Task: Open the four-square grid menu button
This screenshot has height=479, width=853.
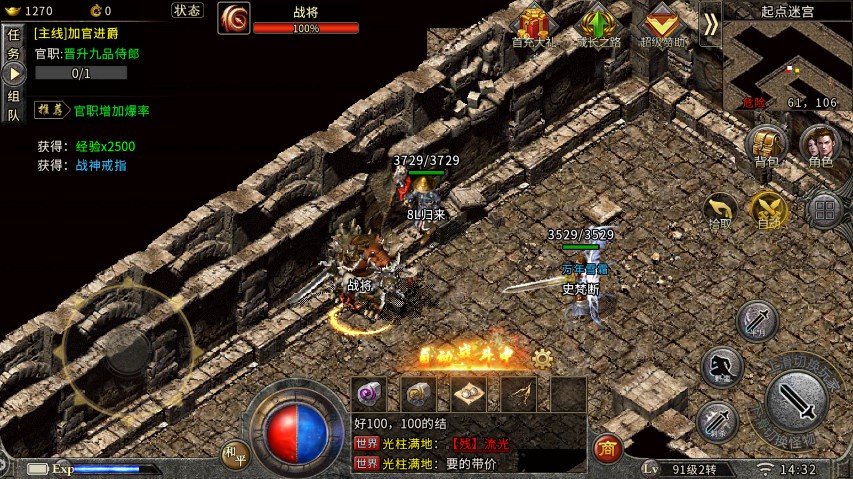Action: click(x=824, y=210)
